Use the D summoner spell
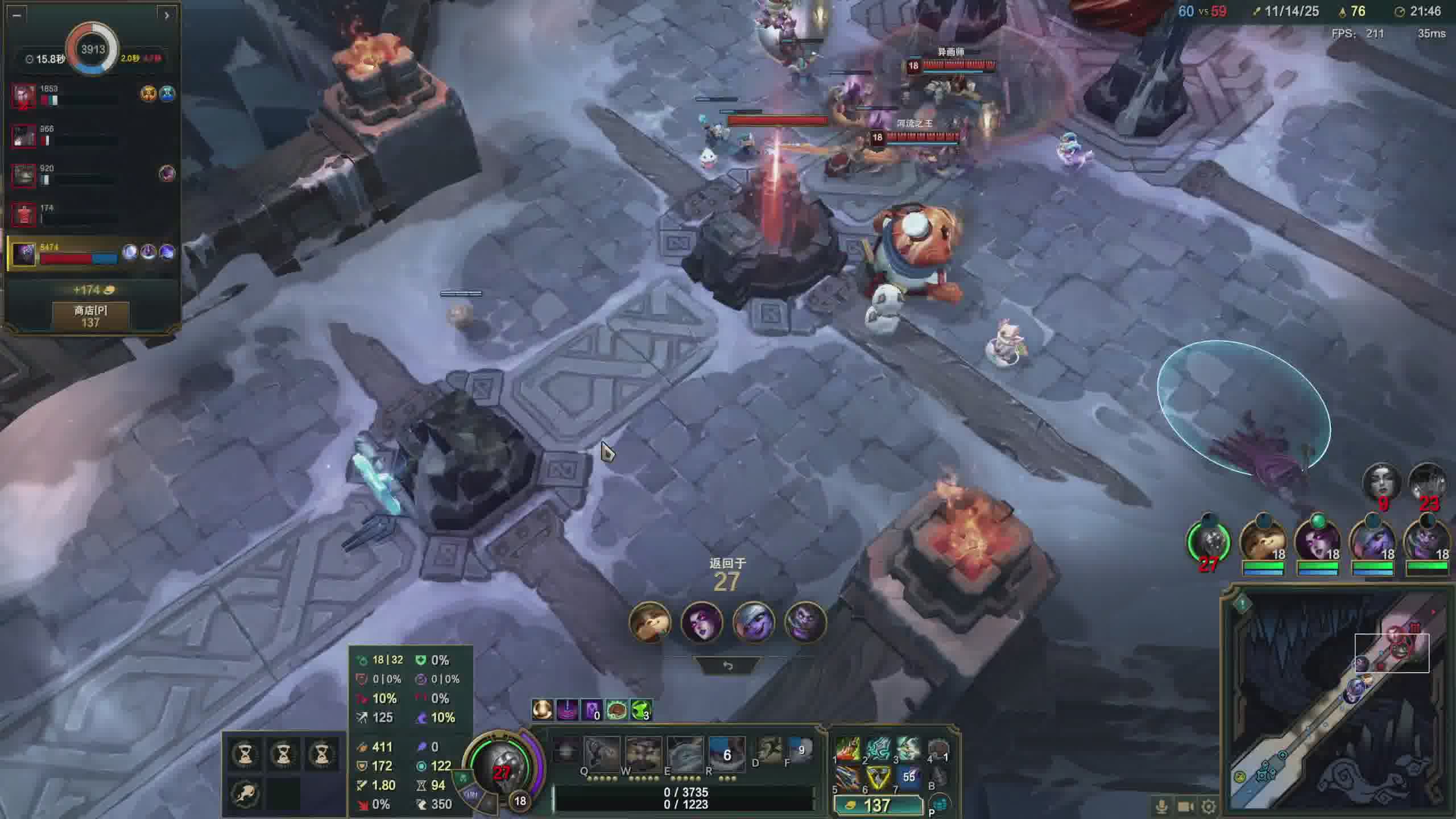This screenshot has width=1456, height=819. point(768,751)
